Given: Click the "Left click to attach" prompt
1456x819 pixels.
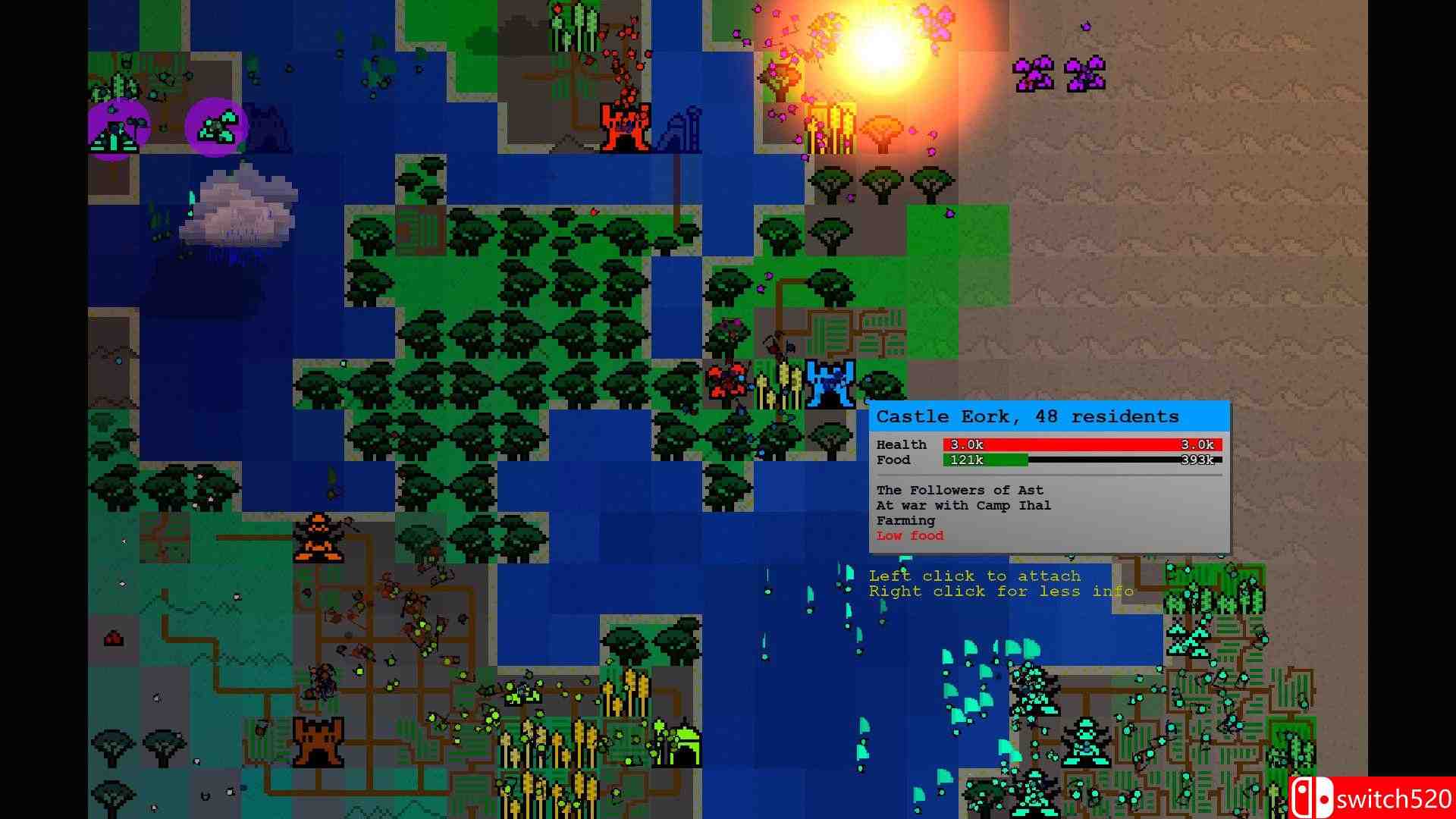Looking at the screenshot, I should click(x=975, y=576).
